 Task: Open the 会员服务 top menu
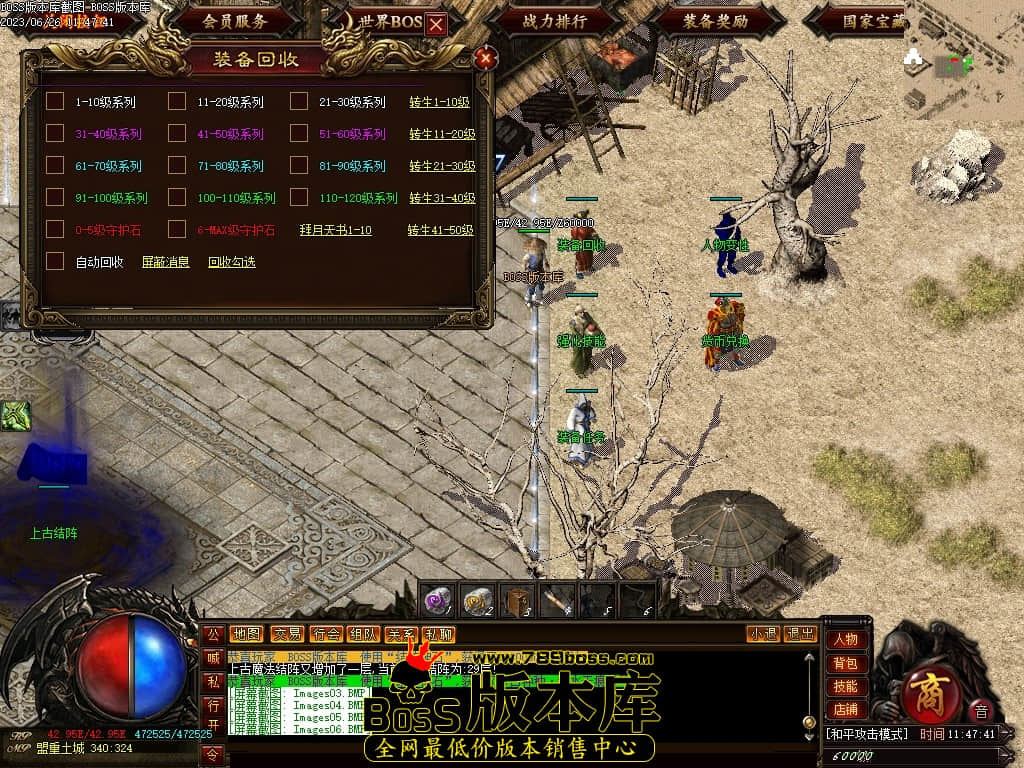click(x=234, y=20)
